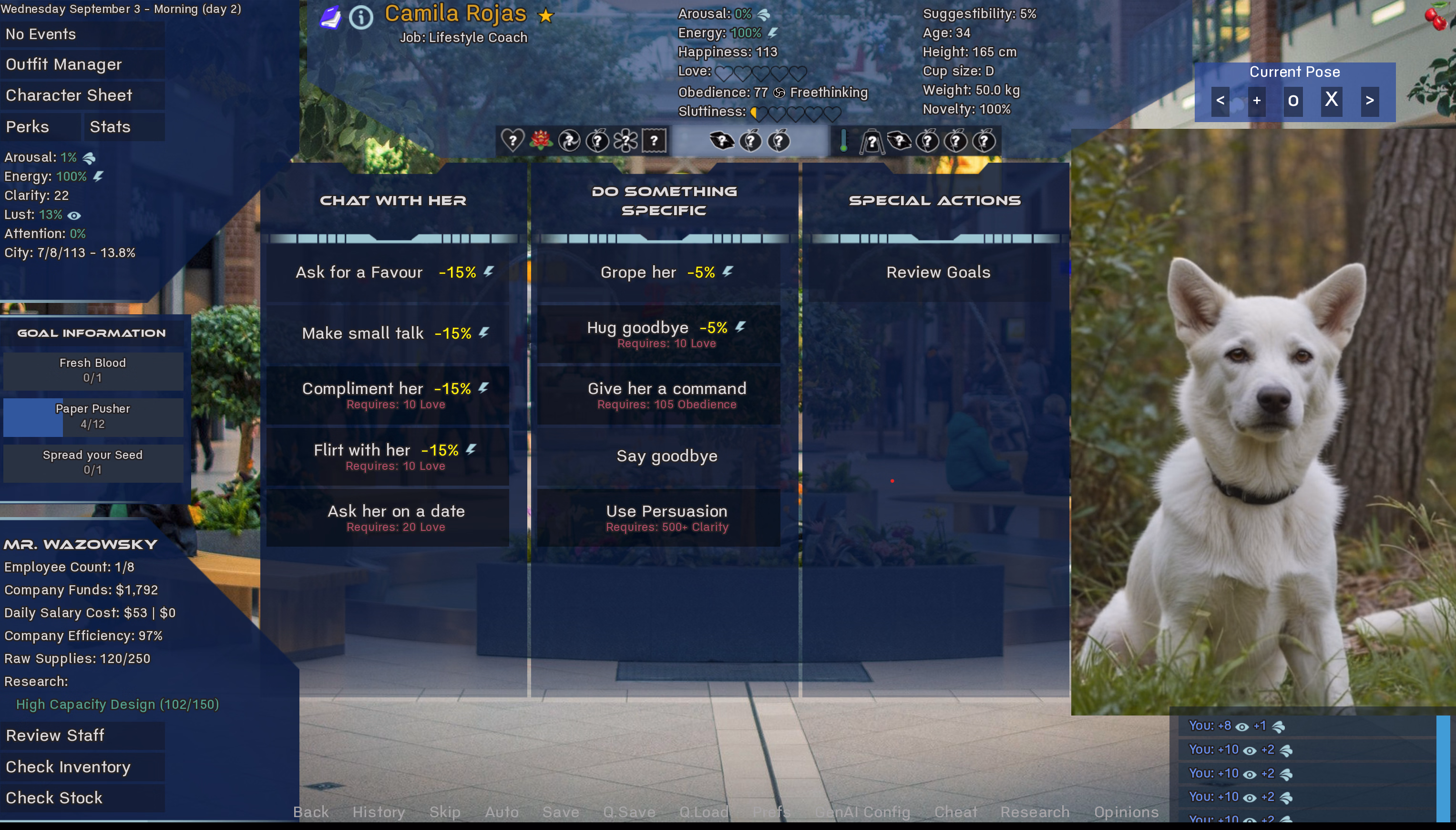Open the Character Sheet

pyautogui.click(x=69, y=95)
